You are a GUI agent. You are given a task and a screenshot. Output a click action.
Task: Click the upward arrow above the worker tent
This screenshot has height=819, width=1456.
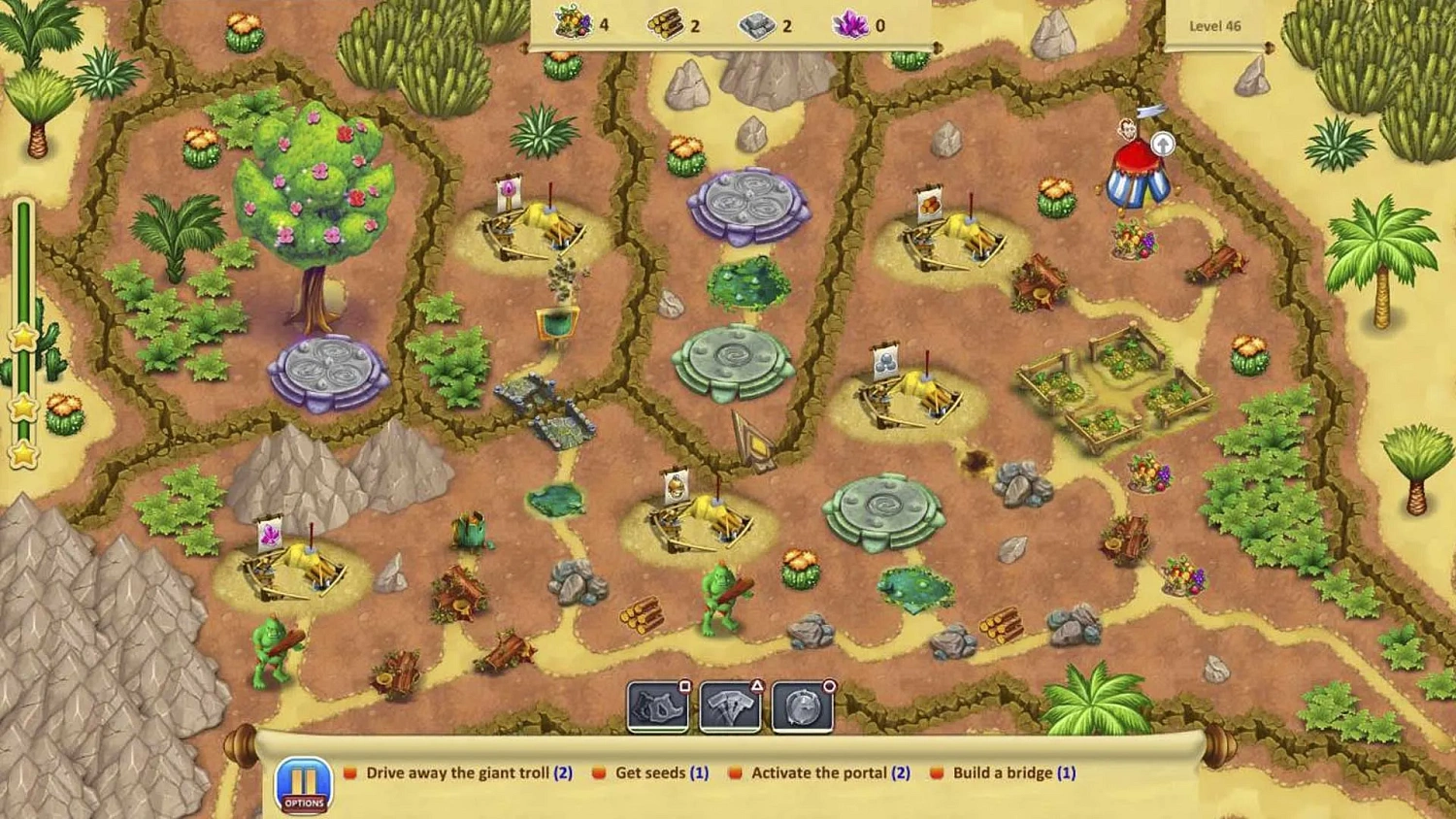click(1161, 142)
